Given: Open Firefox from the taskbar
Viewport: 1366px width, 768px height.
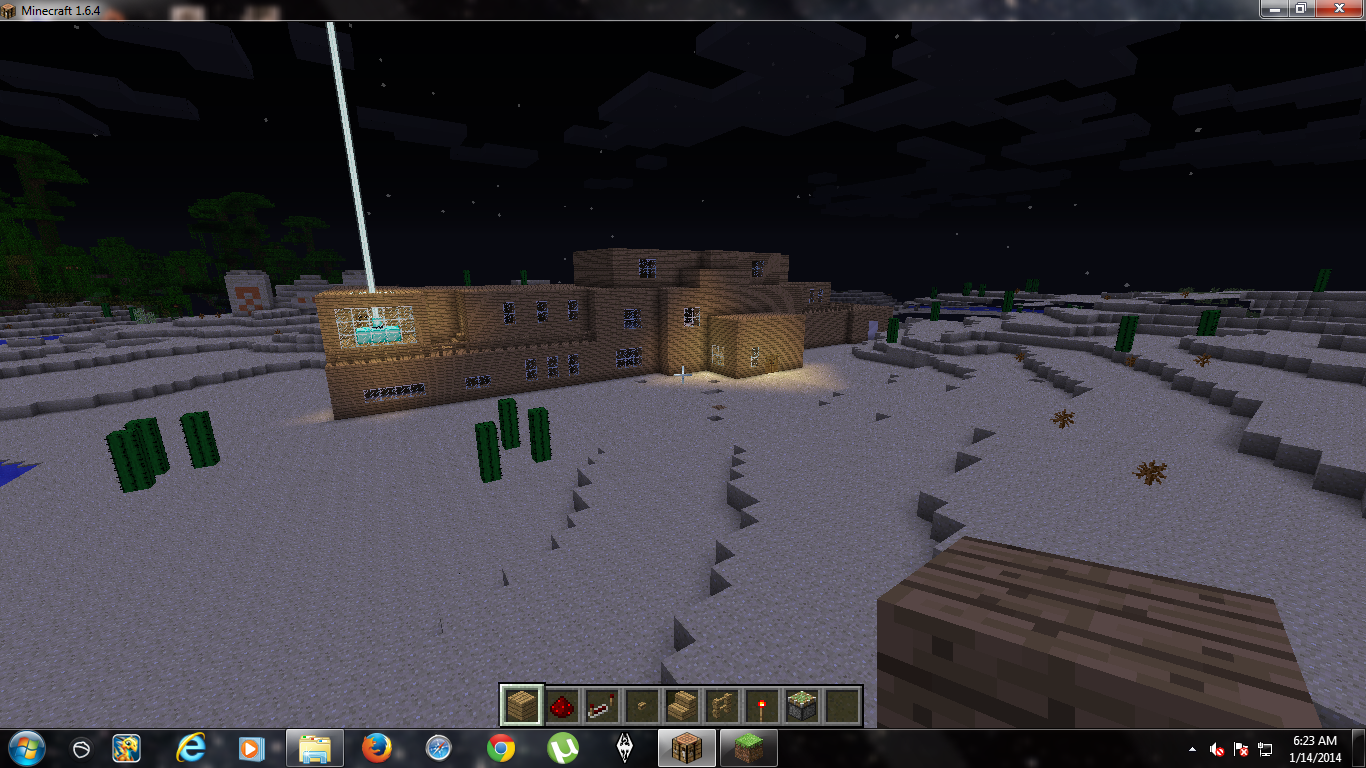Looking at the screenshot, I should pos(375,747).
